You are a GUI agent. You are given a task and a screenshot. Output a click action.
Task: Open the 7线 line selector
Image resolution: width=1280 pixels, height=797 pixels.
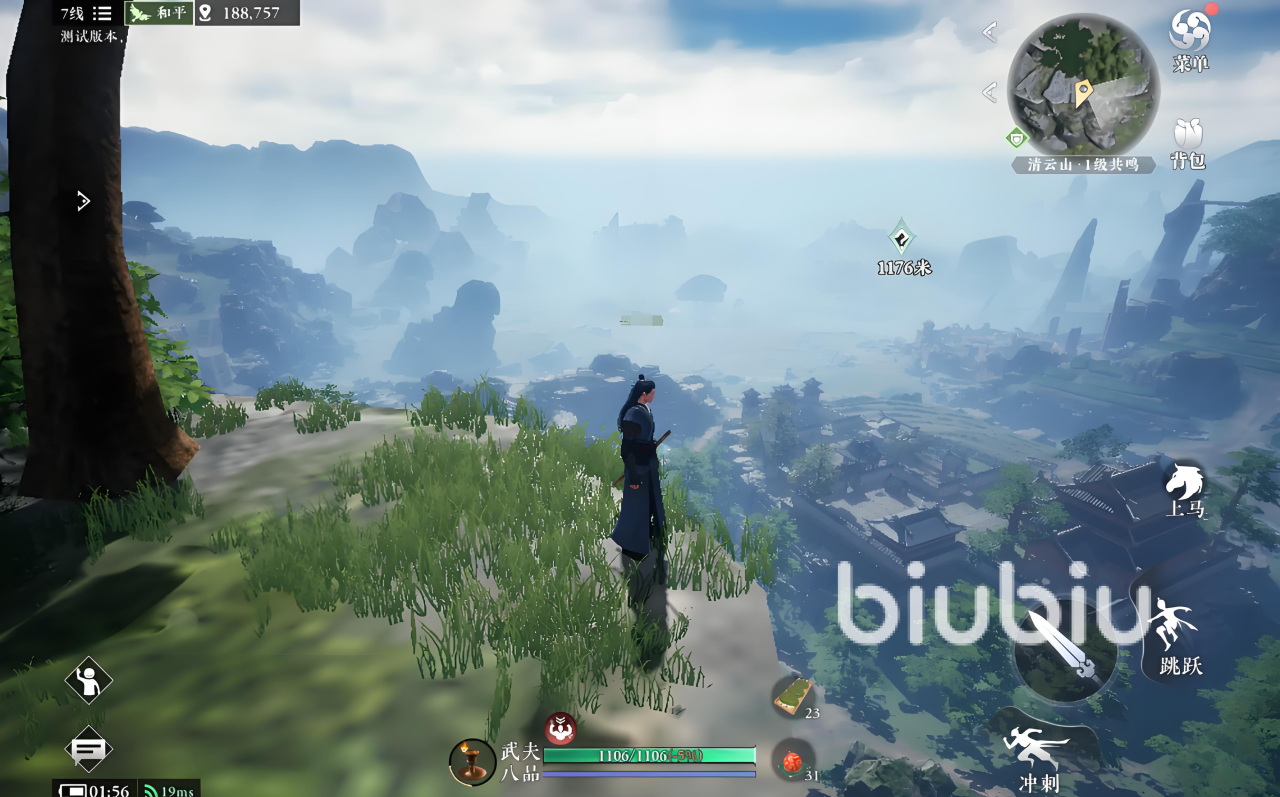[x=86, y=13]
